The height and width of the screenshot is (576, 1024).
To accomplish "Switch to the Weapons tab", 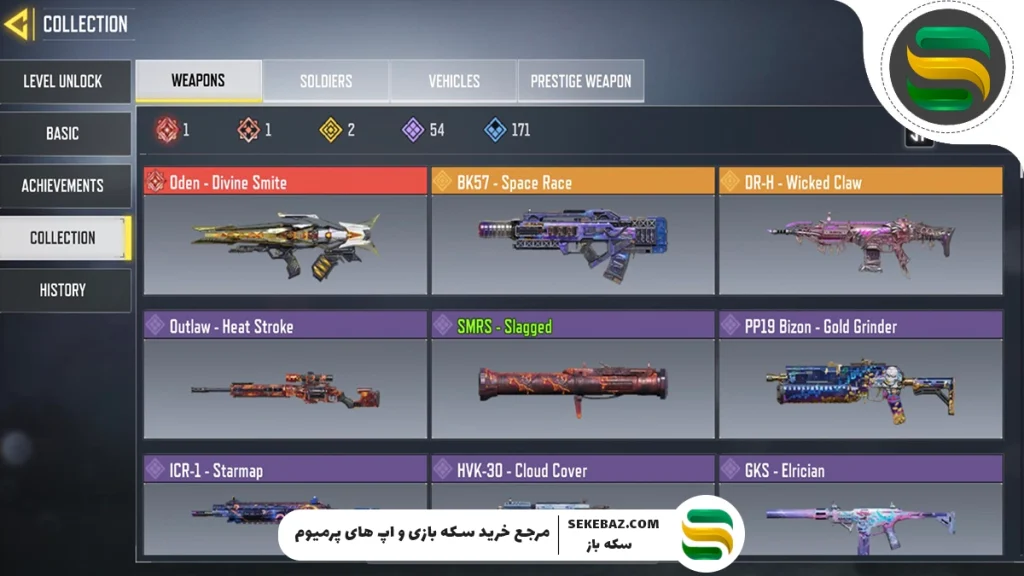I will (198, 81).
